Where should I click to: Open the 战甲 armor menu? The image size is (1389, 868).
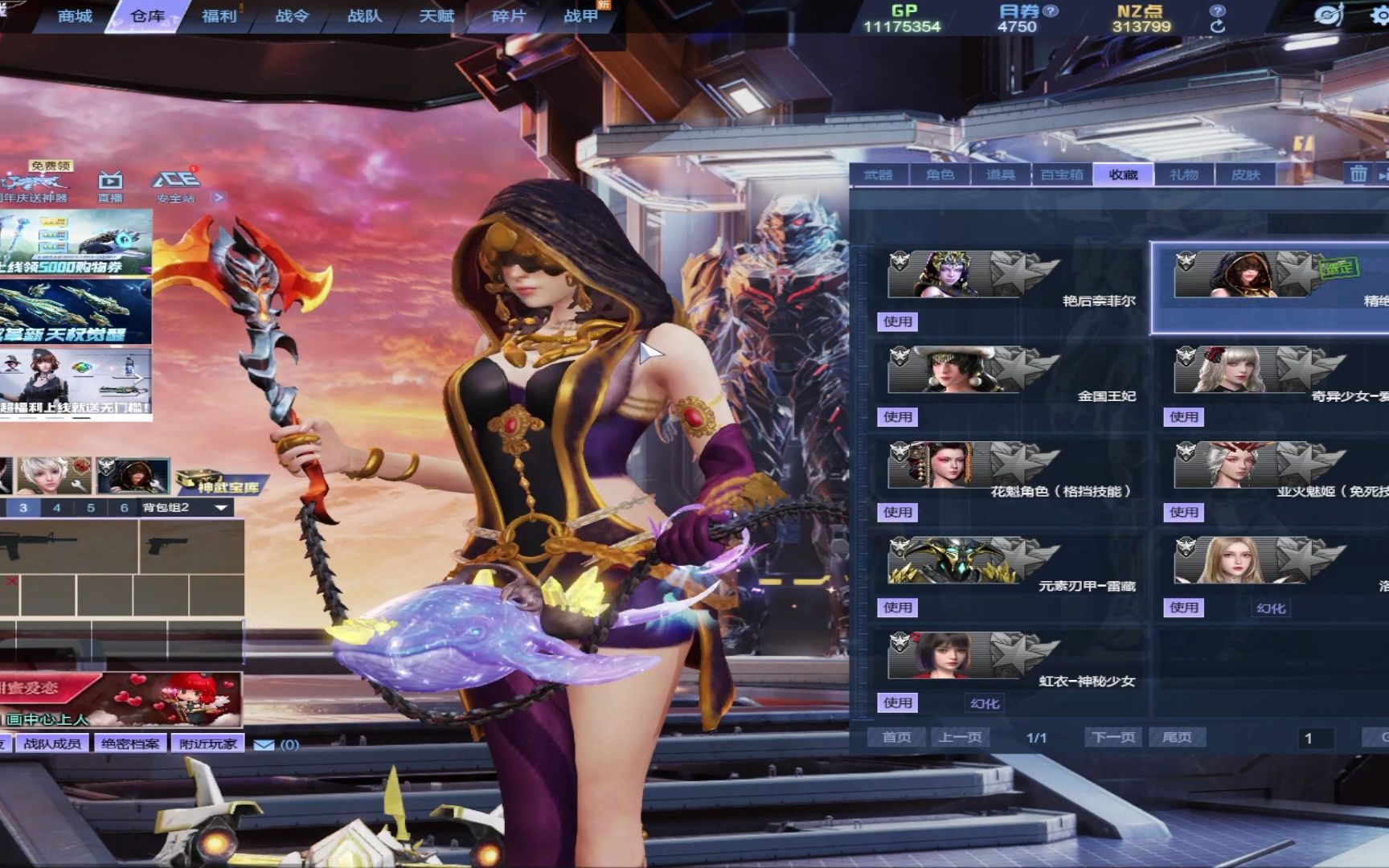tap(581, 16)
